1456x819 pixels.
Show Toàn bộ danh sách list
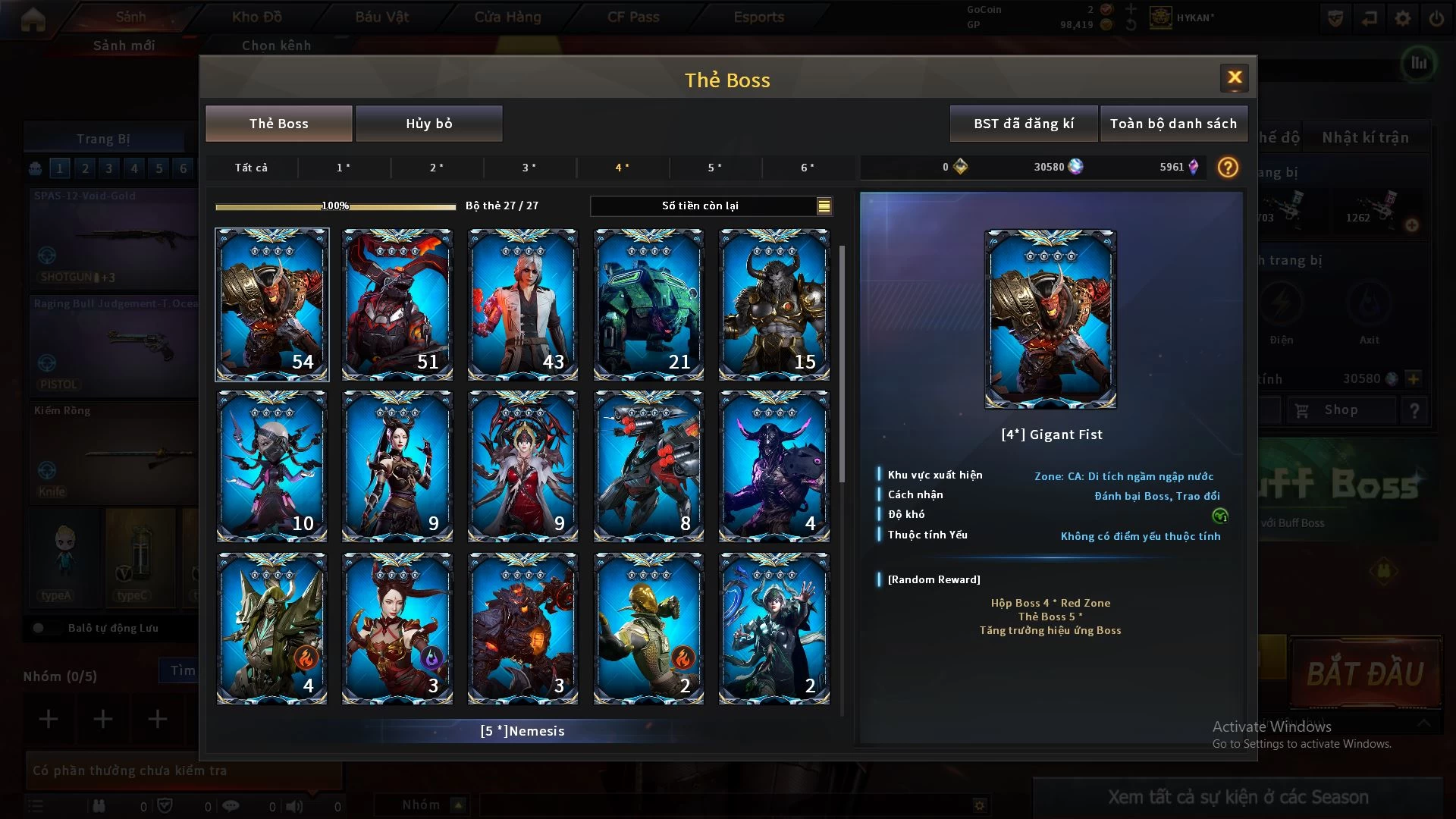tap(1173, 124)
